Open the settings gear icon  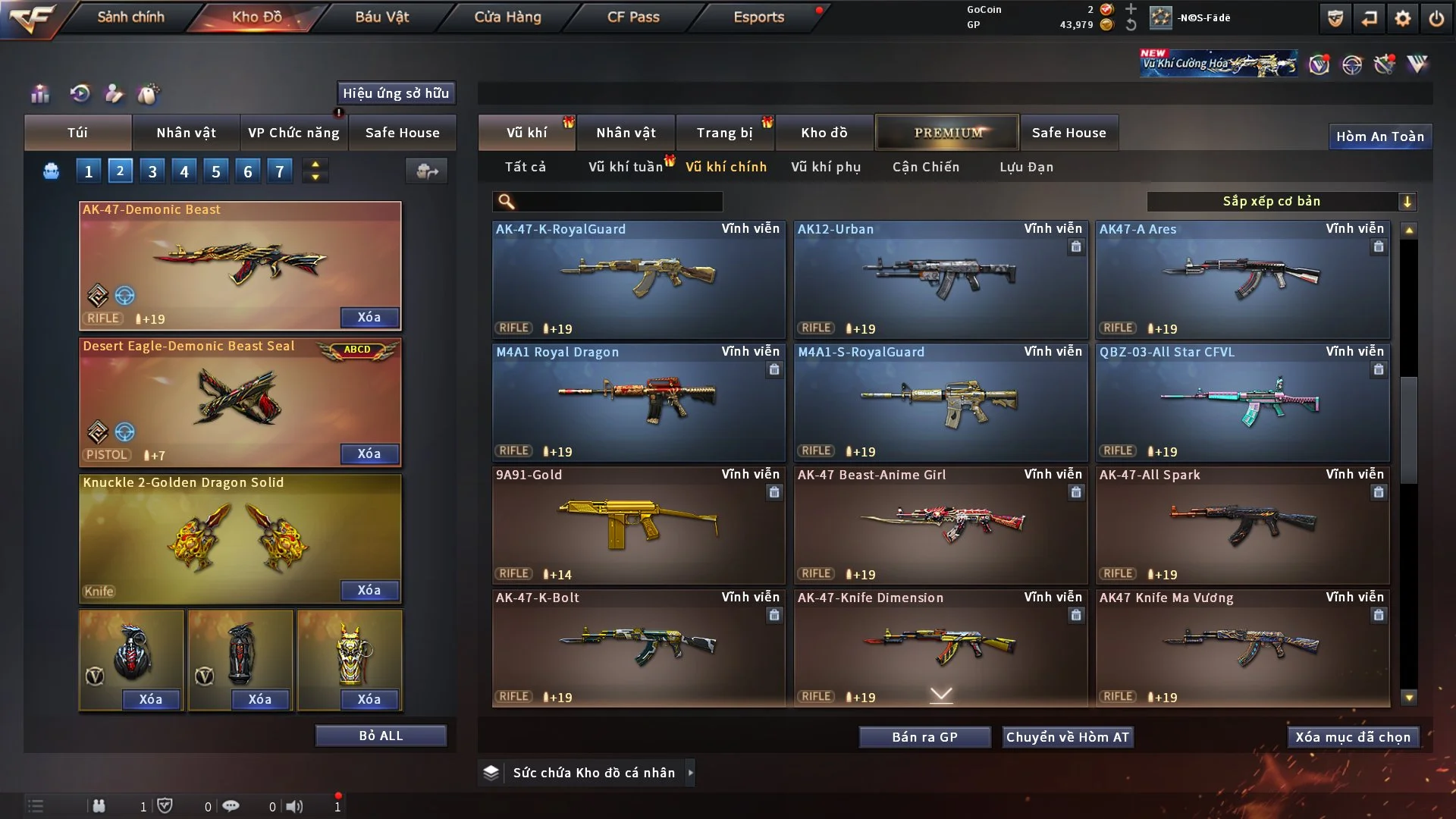1403,18
